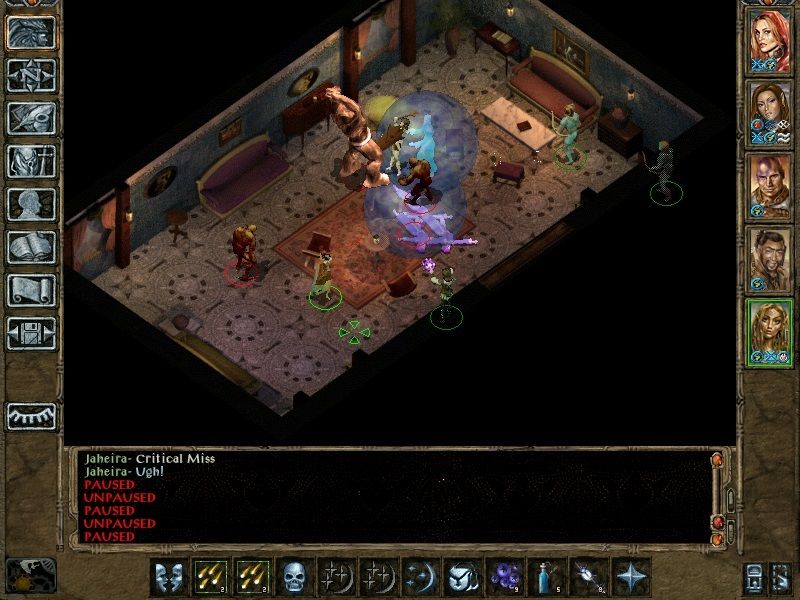This screenshot has height=600, width=800.
Task: Open the journal with the quill button
Action: tap(31, 118)
